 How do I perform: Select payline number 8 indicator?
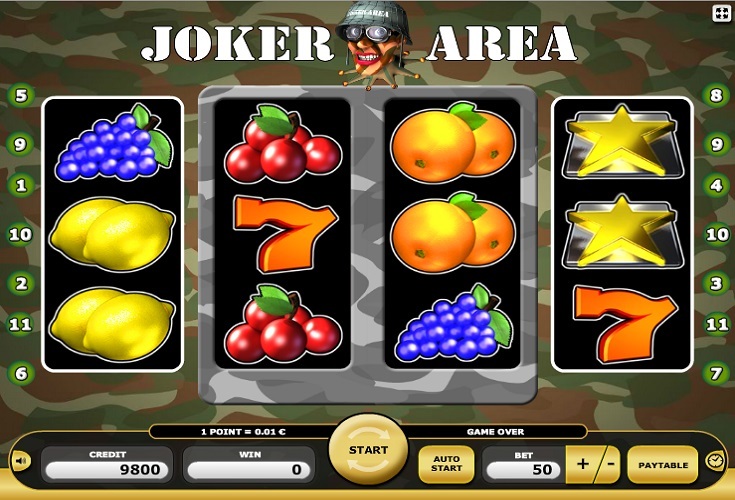tap(715, 96)
